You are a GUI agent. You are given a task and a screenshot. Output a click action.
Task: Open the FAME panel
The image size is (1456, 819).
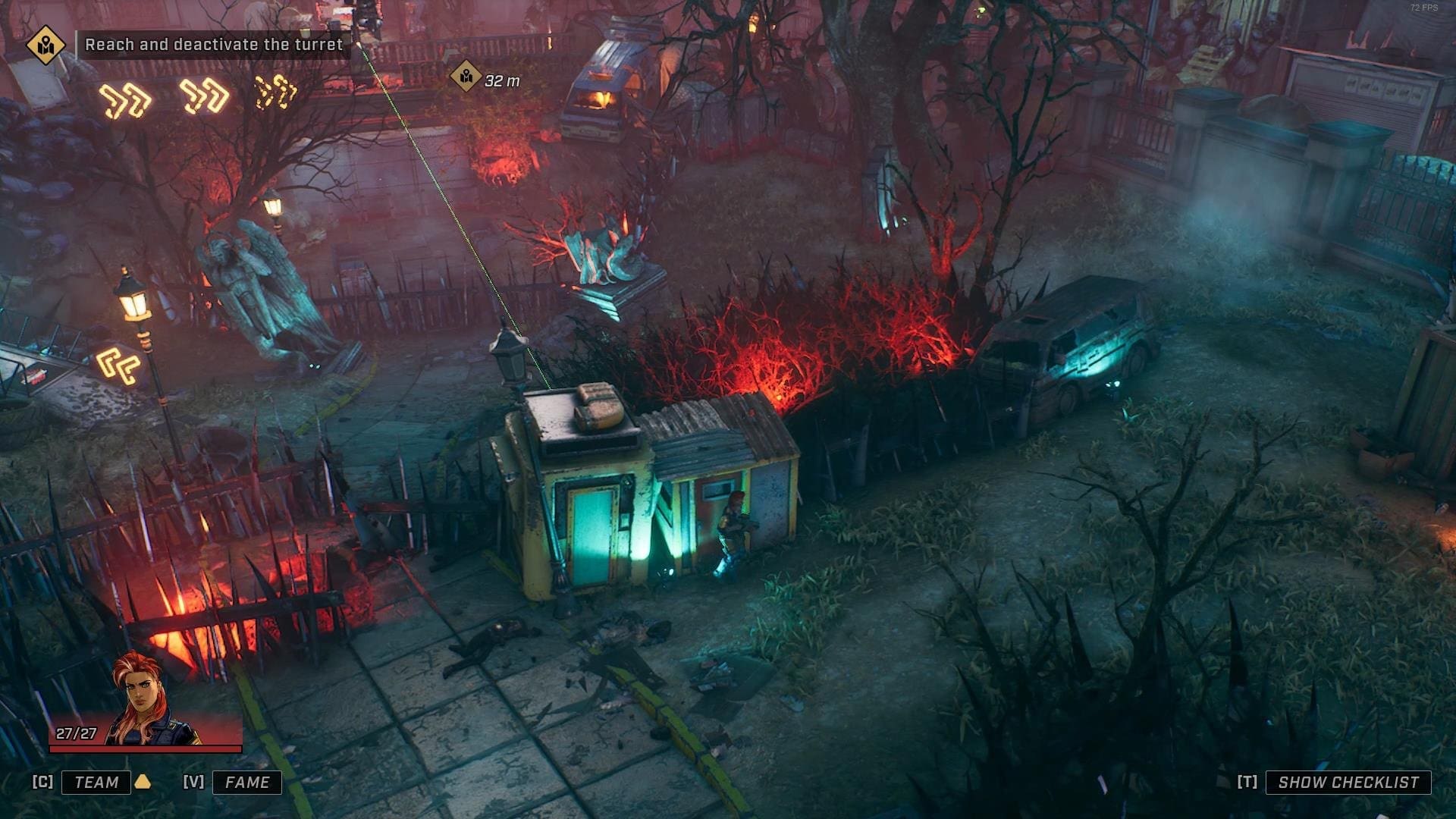coord(246,782)
